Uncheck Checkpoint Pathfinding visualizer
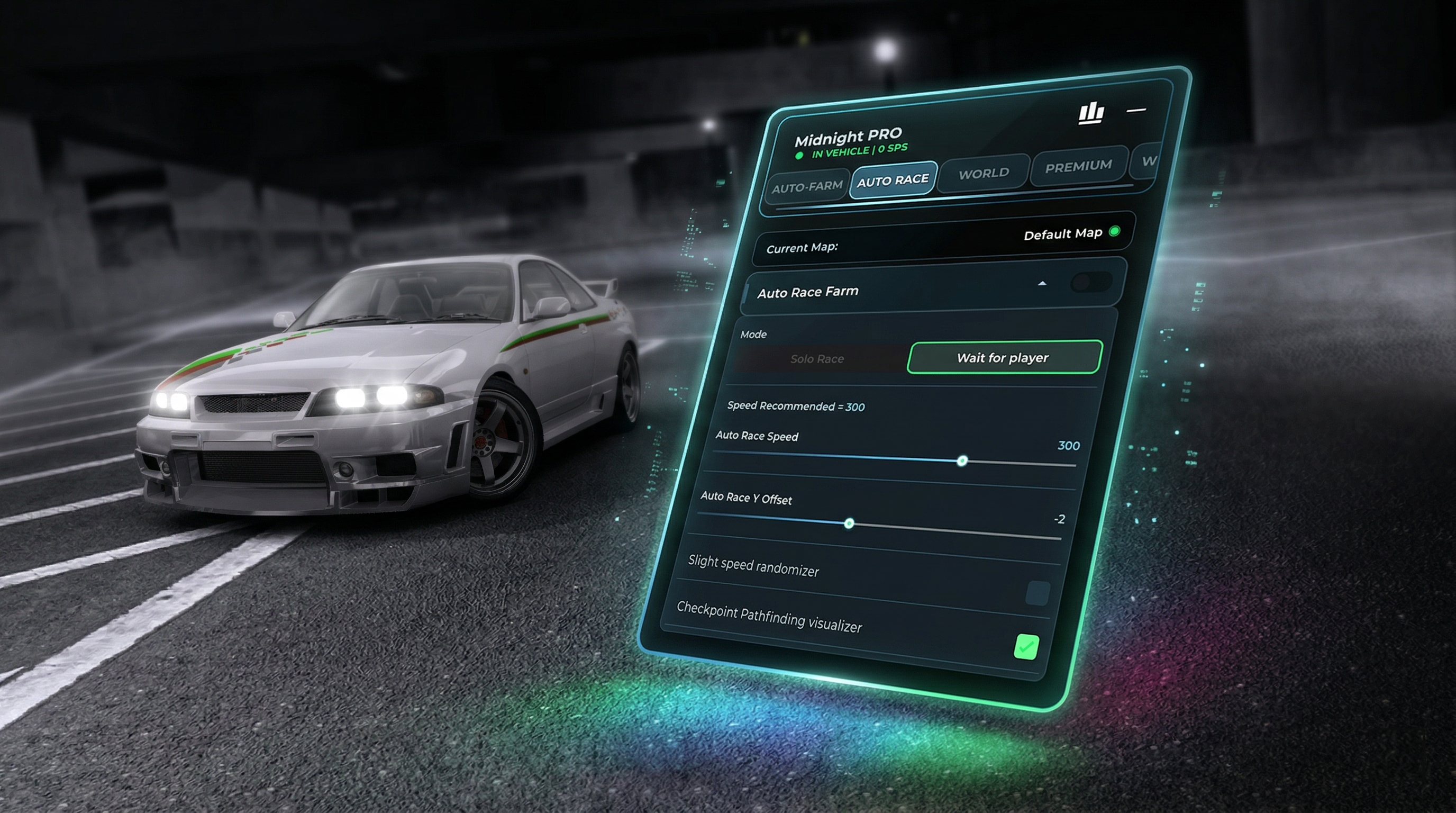The height and width of the screenshot is (813, 1456). pyautogui.click(x=1026, y=647)
